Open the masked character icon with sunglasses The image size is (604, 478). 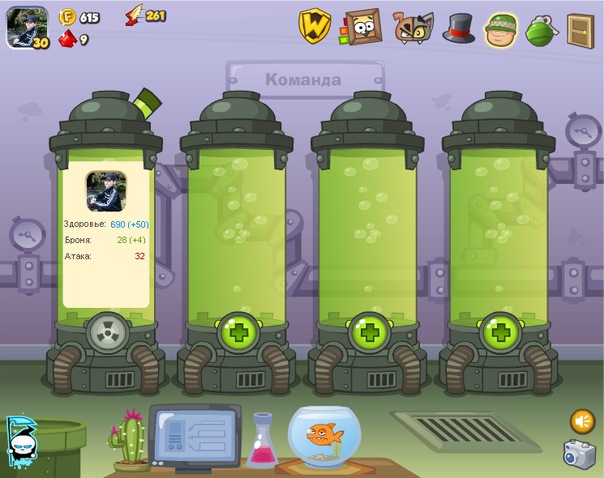point(22,442)
